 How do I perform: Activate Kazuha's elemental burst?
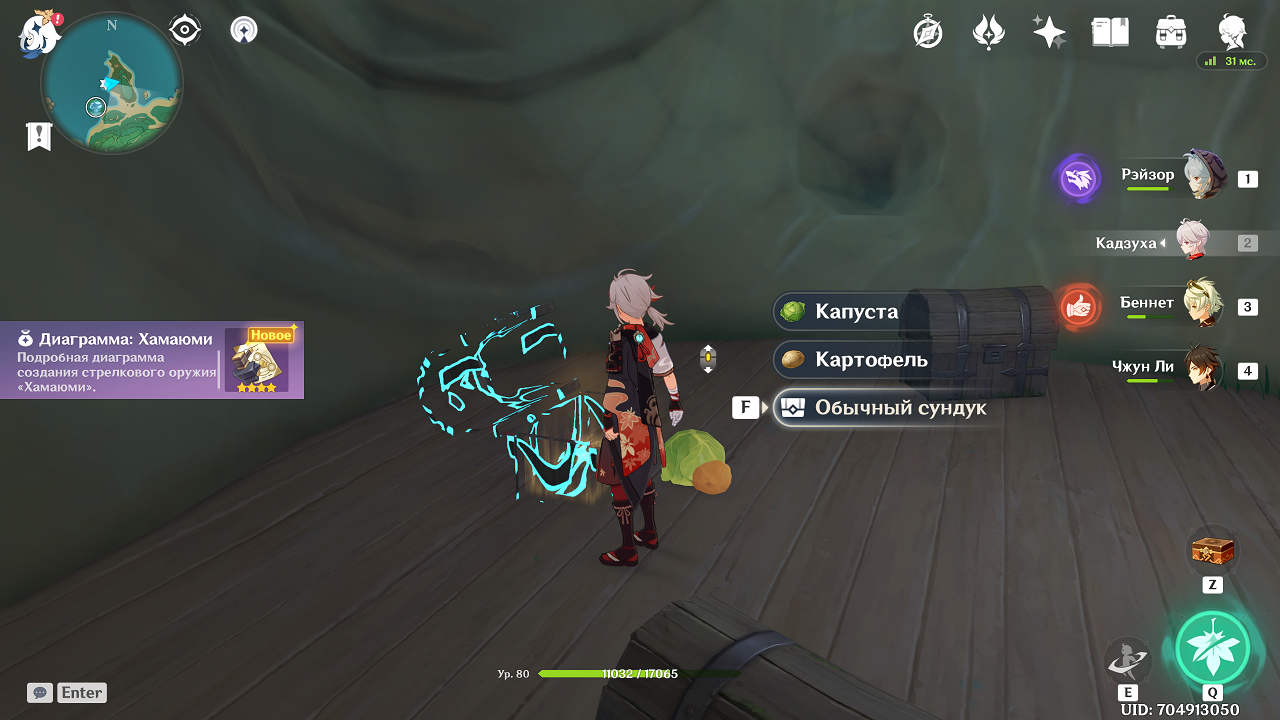coord(1212,646)
